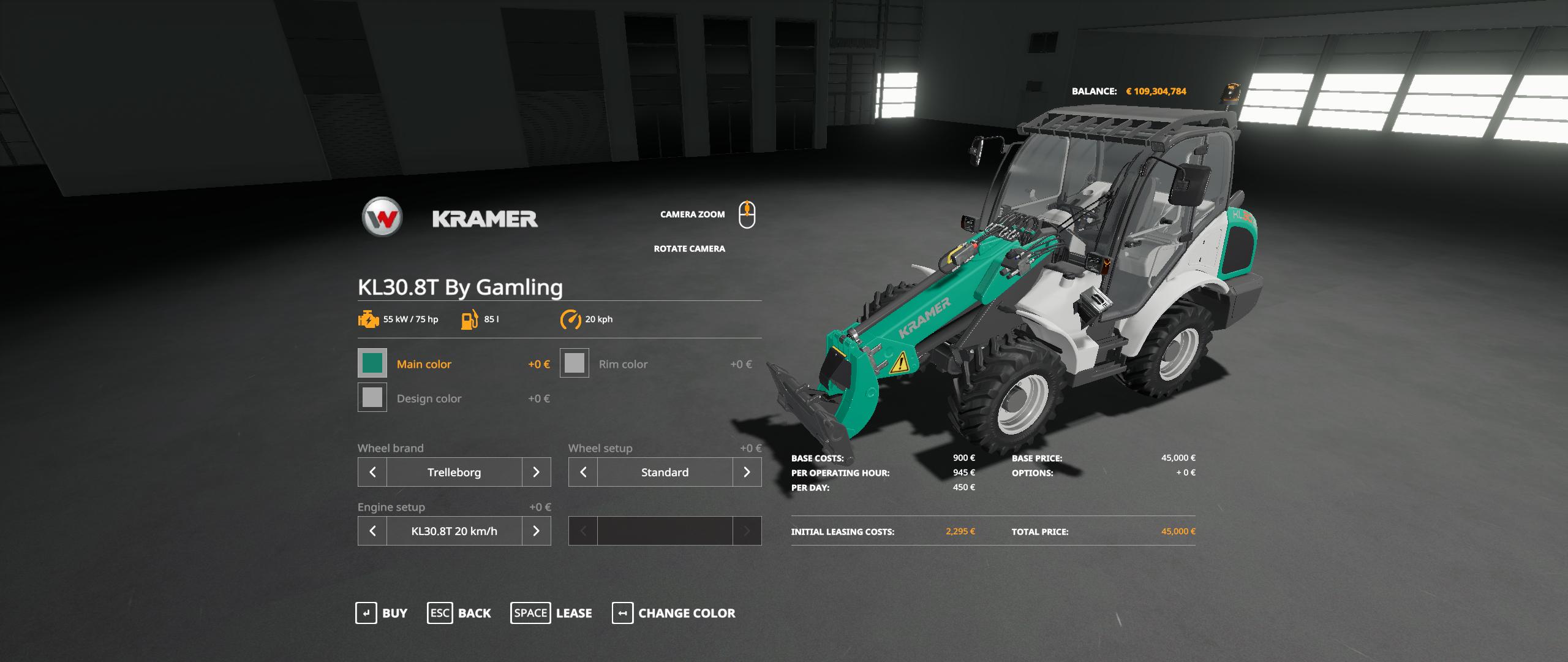Choose next Engine setup after KL30.8T 20 km/h
The width and height of the screenshot is (1568, 662).
536,531
